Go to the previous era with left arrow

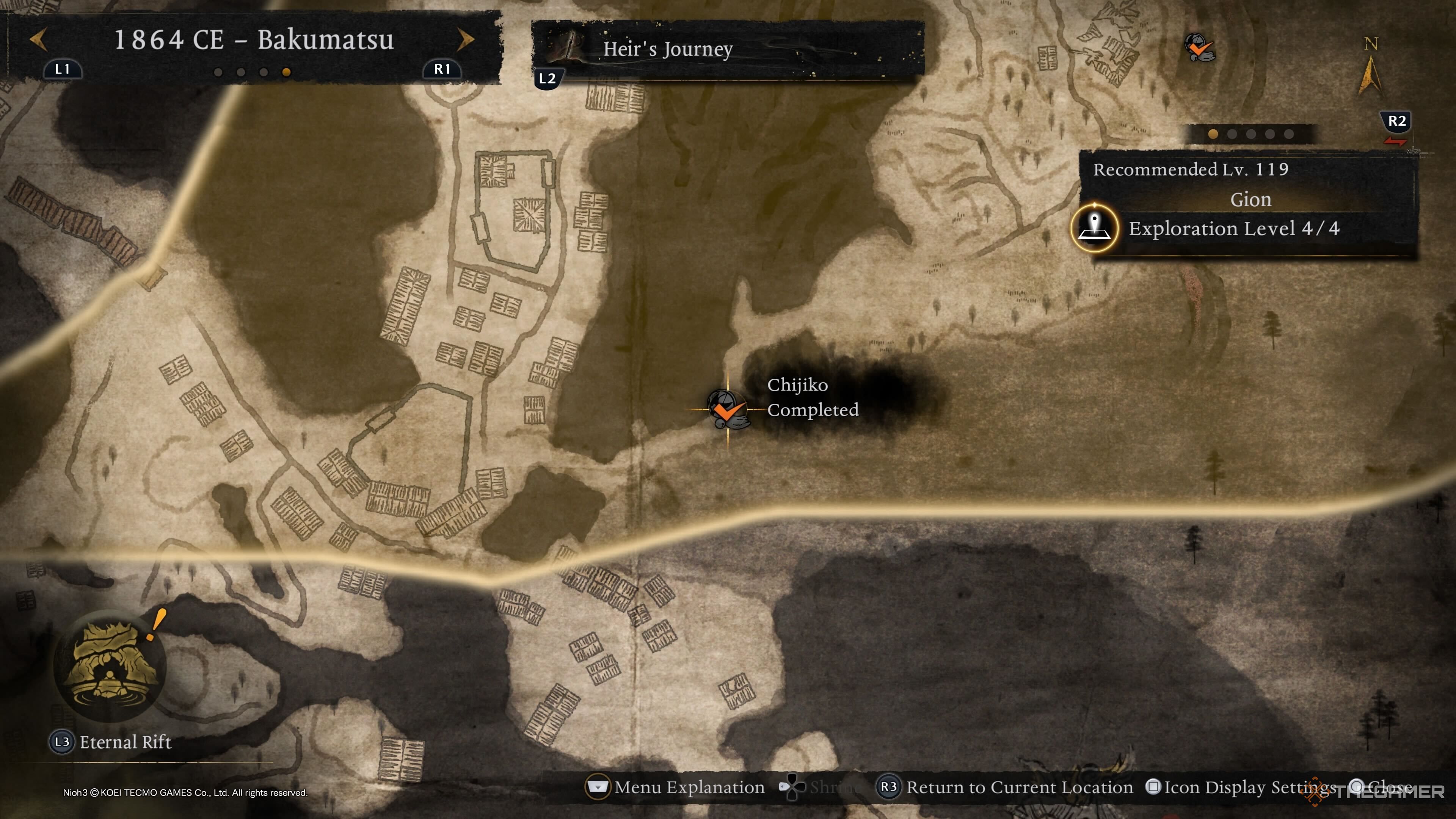click(38, 39)
